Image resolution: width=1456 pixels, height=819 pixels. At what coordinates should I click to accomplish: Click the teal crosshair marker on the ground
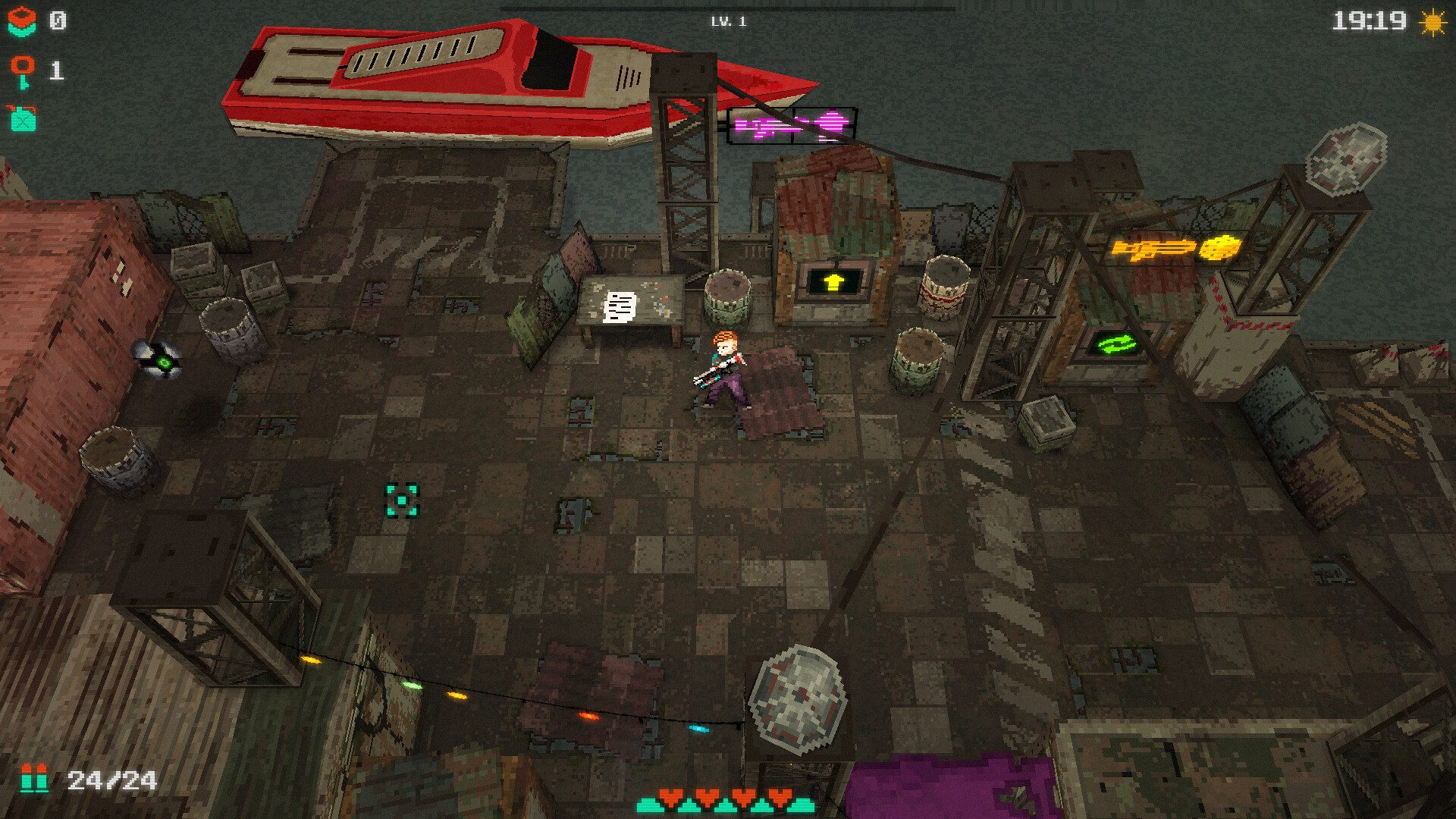point(400,500)
